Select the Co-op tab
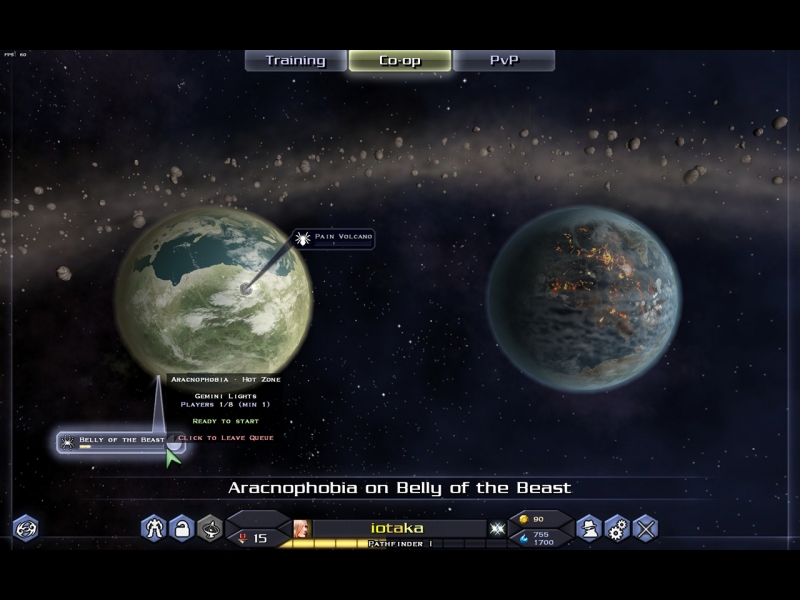The width and height of the screenshot is (800, 600). [399, 61]
